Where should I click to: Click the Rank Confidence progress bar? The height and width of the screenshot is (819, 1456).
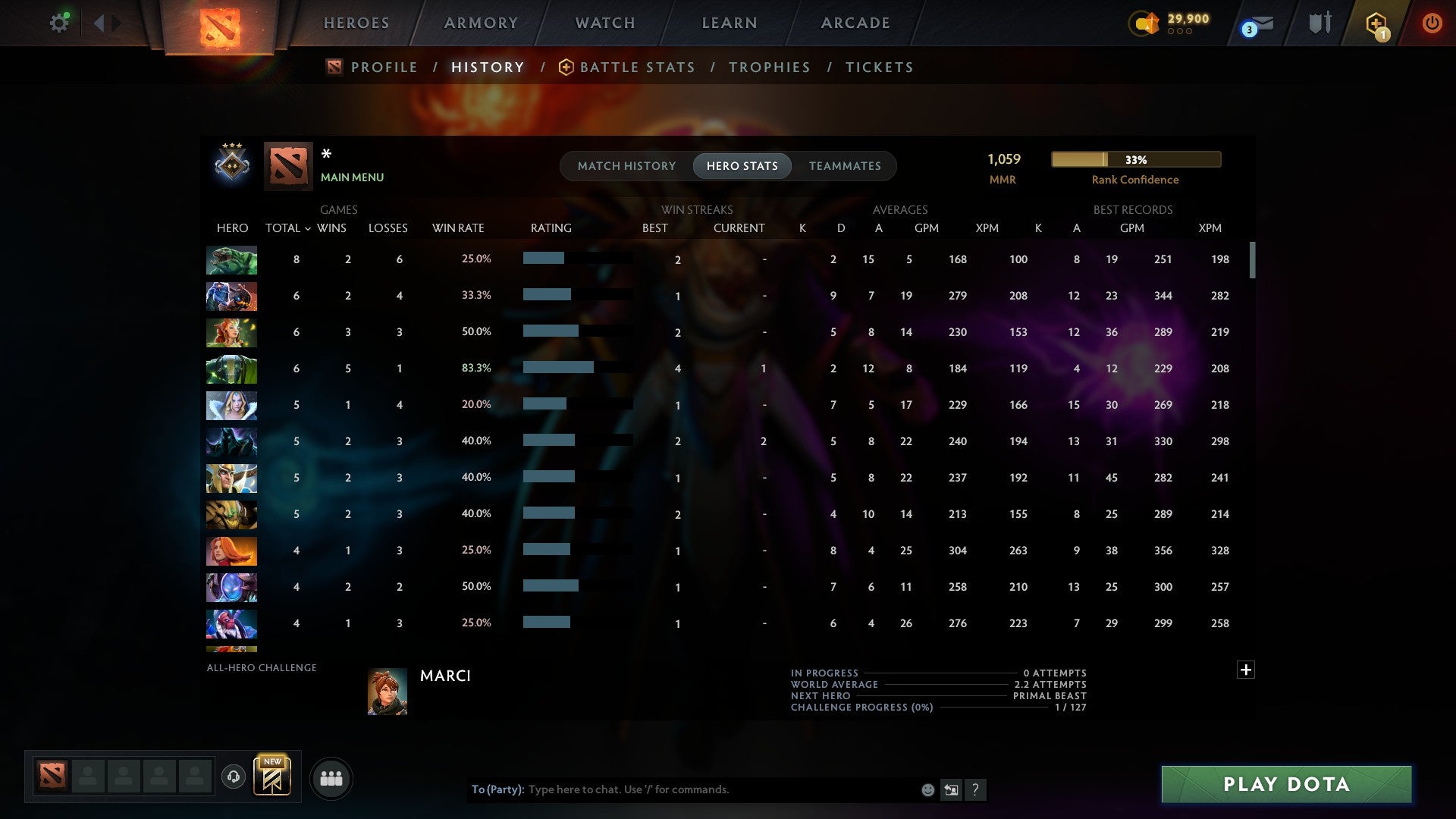(x=1135, y=159)
